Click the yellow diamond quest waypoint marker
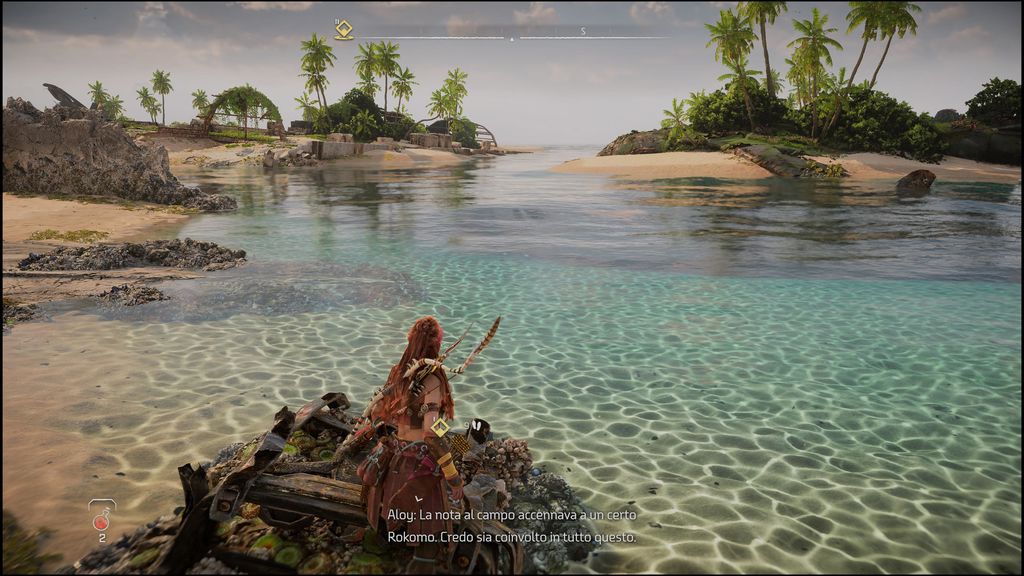Viewport: 1024px width, 576px height. pos(440,428)
